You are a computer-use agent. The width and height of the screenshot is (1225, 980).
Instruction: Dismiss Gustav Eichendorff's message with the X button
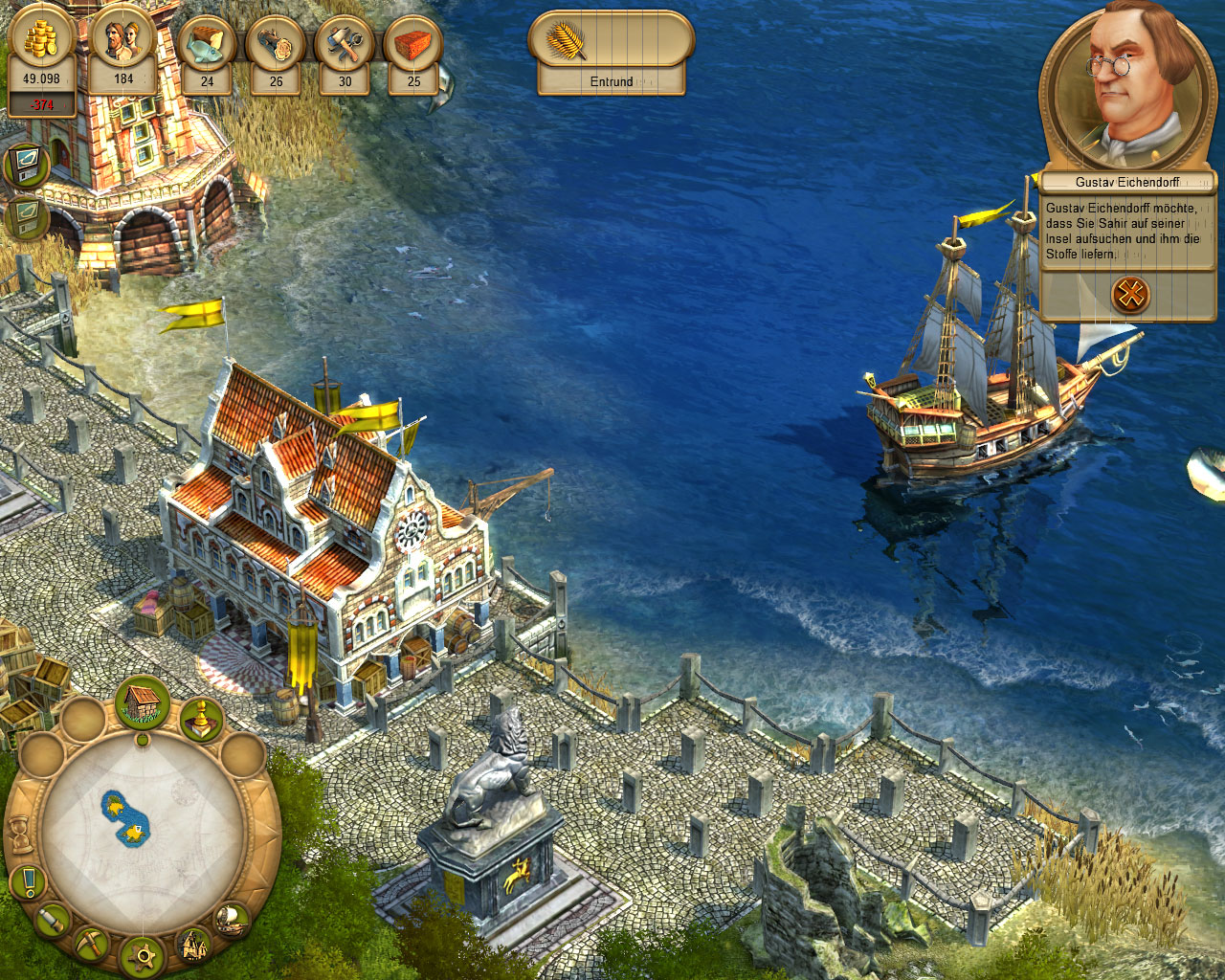click(x=1130, y=293)
